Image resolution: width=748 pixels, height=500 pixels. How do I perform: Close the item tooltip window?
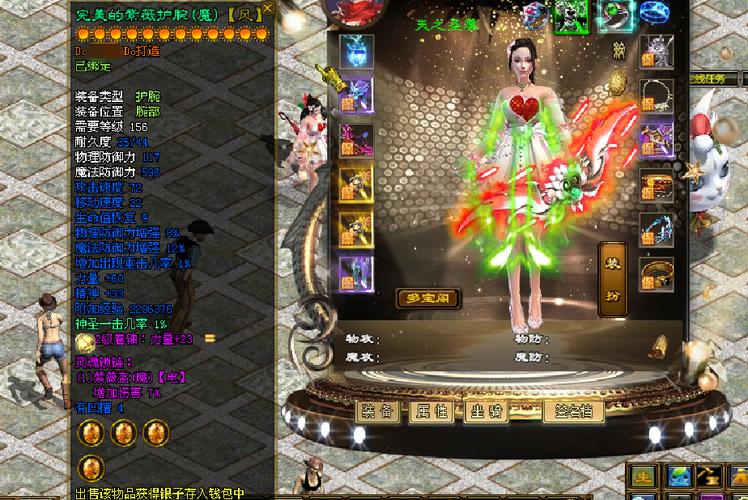click(267, 9)
